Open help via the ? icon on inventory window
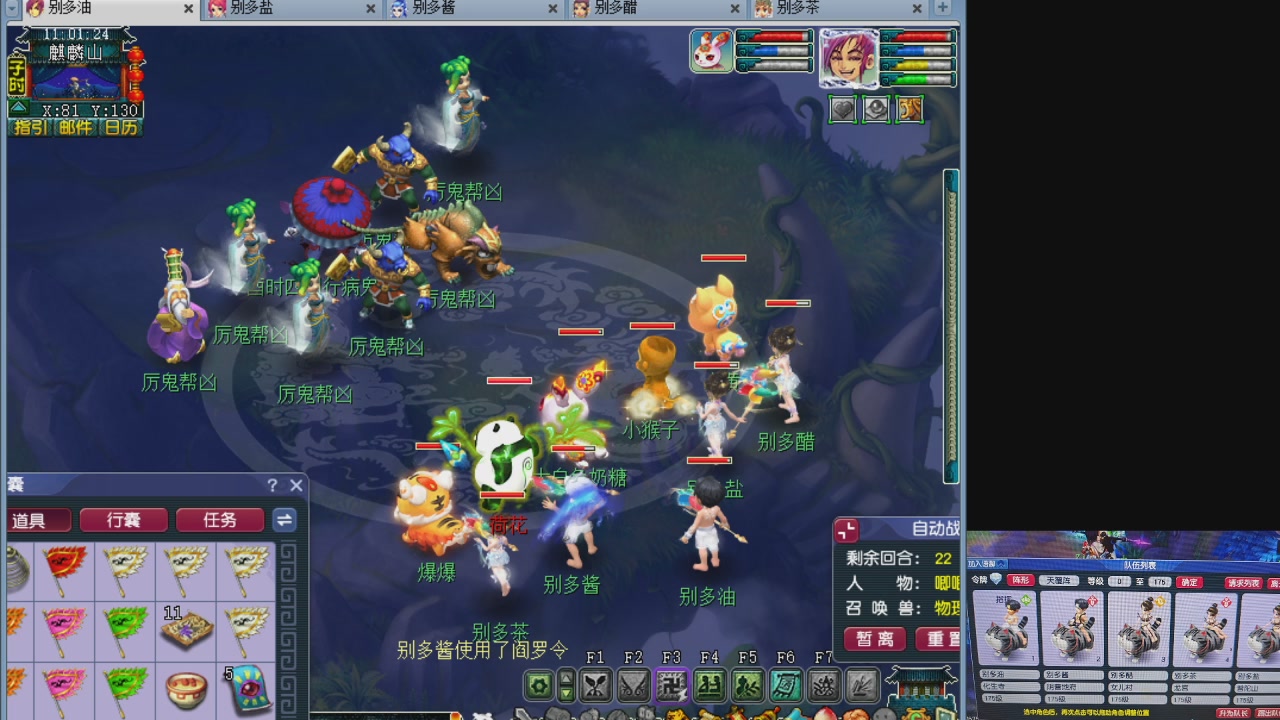Screen dimensions: 1280x720 pos(272,485)
